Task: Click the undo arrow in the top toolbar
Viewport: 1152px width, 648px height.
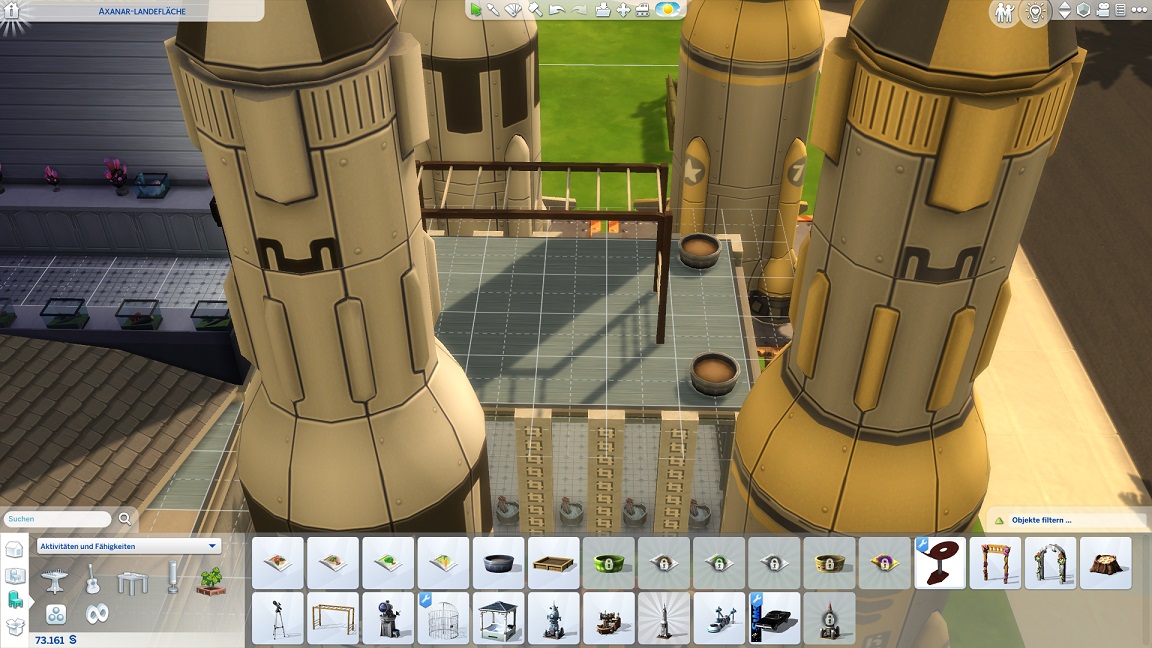Action: [x=557, y=10]
